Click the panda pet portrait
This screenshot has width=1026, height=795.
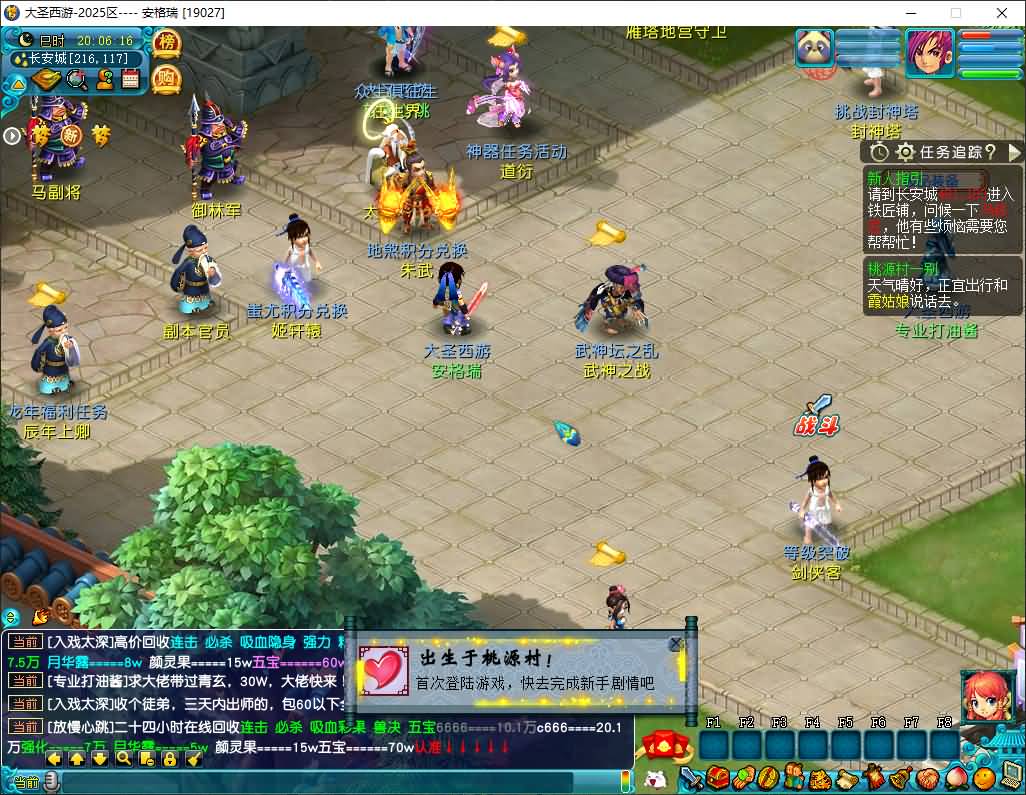pyautogui.click(x=815, y=48)
